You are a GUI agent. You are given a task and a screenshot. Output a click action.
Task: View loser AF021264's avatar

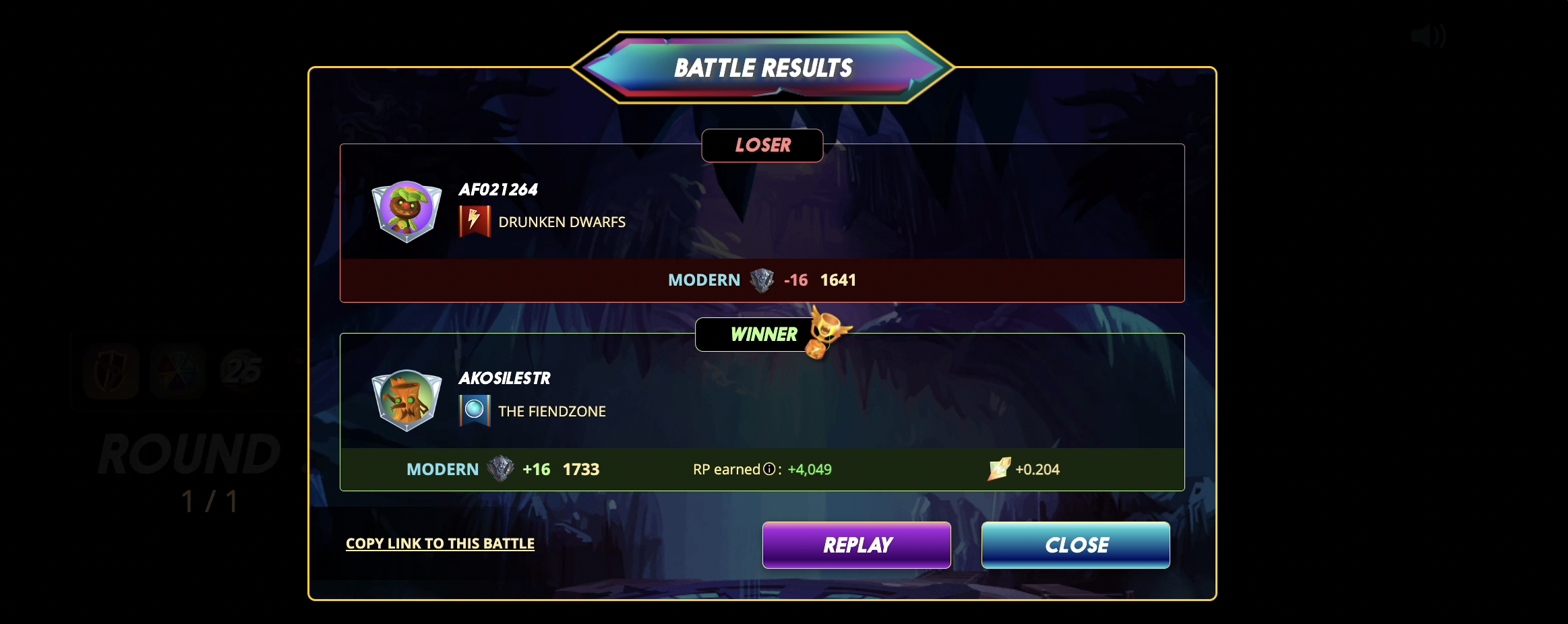(x=406, y=211)
